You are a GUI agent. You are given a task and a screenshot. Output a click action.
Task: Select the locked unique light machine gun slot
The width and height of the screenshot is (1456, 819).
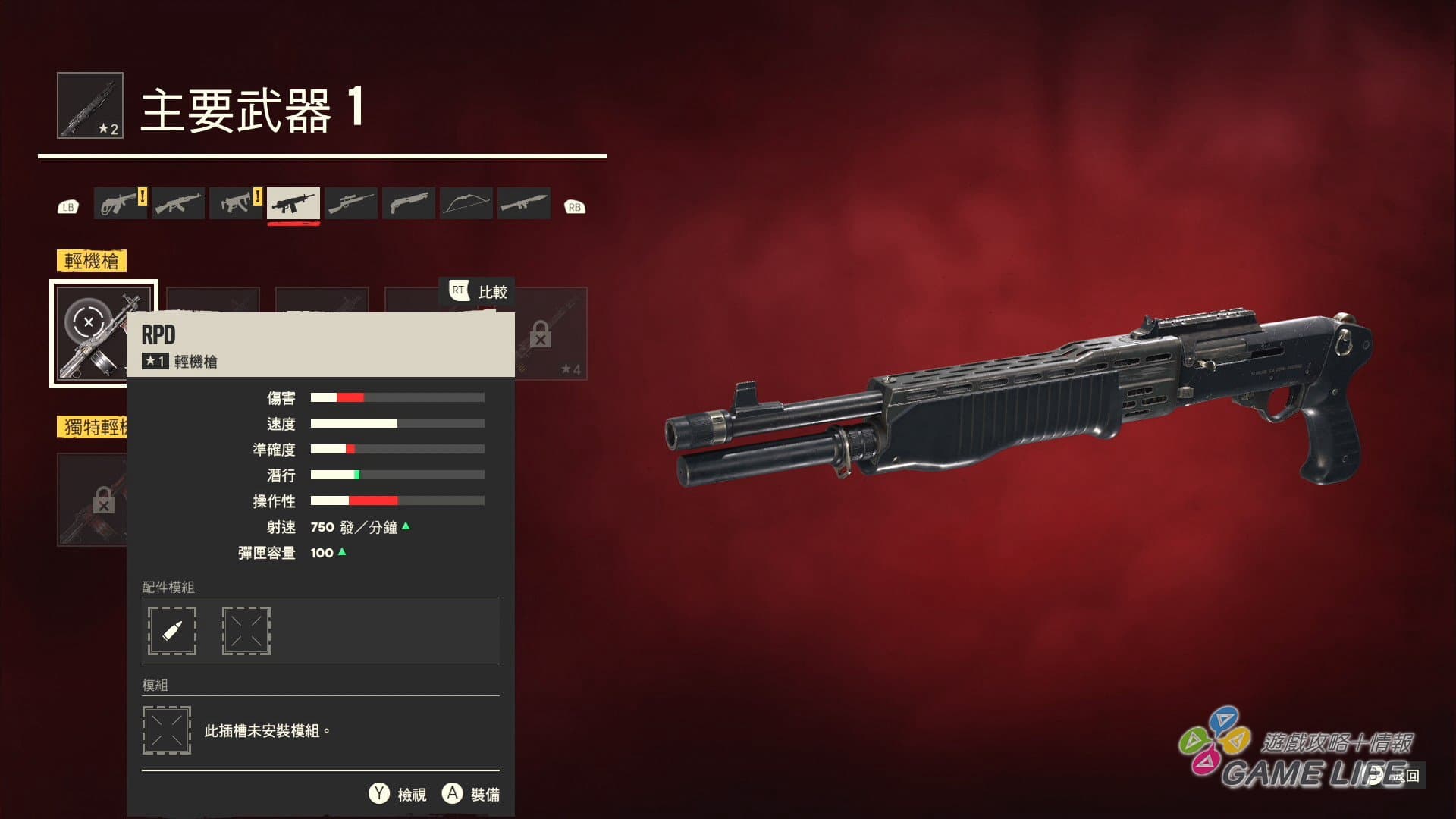92,500
